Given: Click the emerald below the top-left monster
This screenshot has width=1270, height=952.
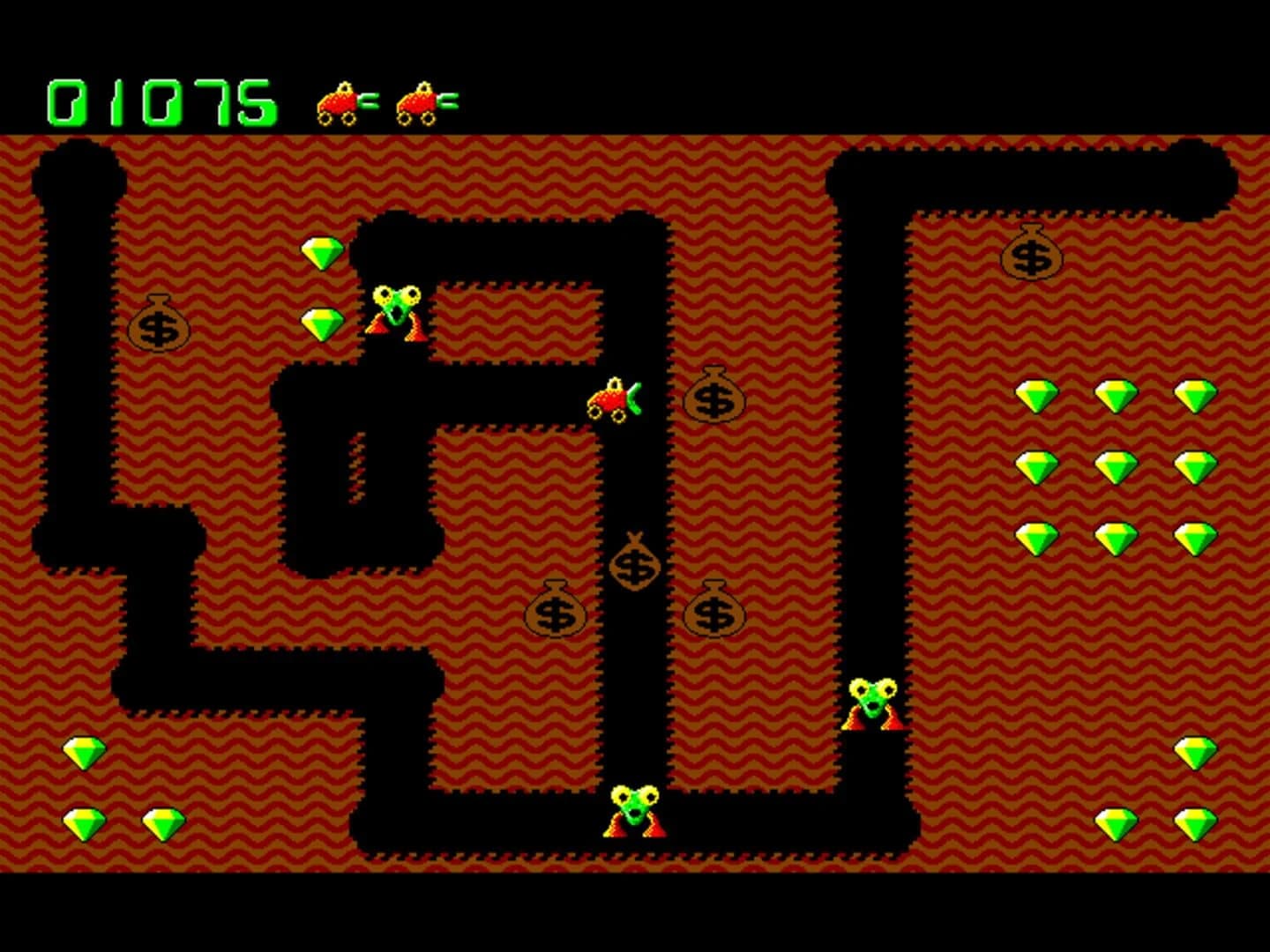Looking at the screenshot, I should [x=323, y=324].
